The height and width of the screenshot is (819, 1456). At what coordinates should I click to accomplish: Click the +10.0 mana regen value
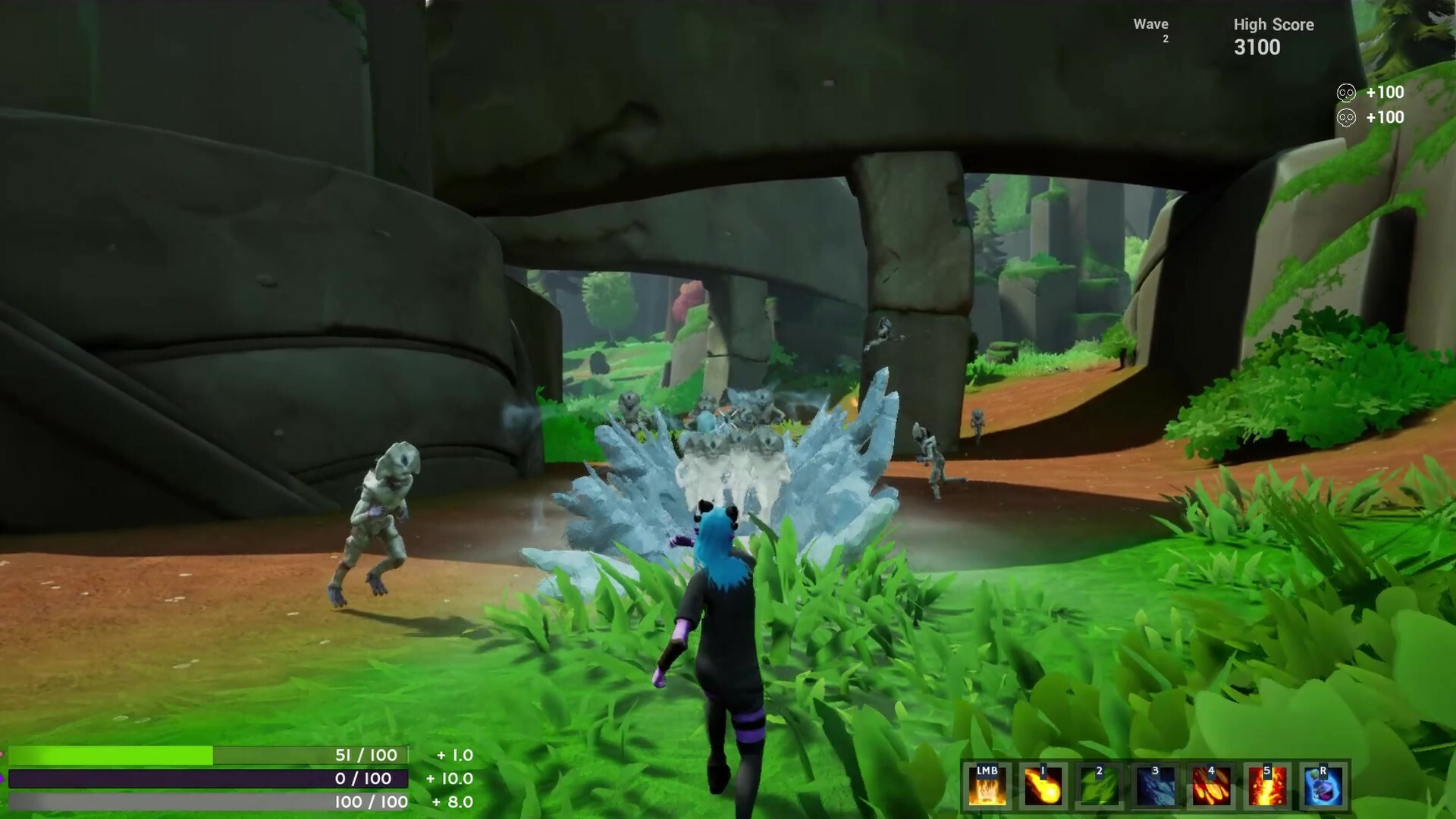[x=450, y=779]
